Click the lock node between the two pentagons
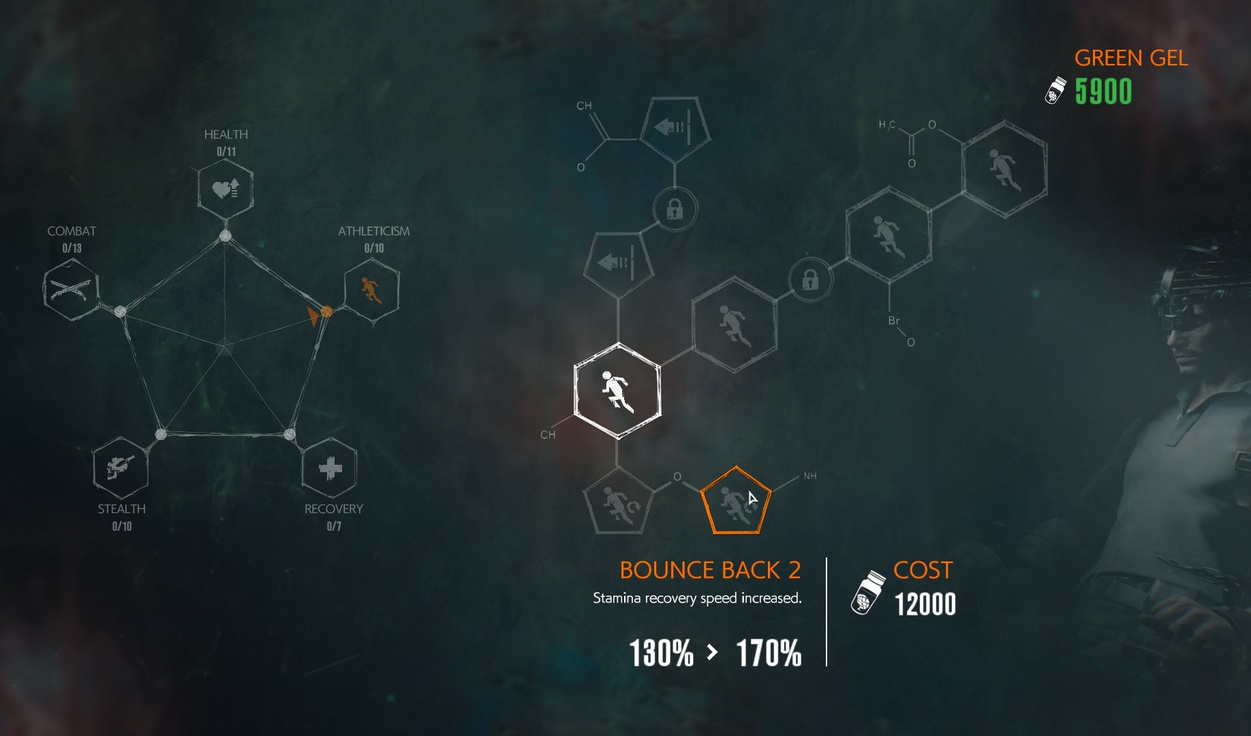Screen dimensions: 1251x736 pos(675,210)
